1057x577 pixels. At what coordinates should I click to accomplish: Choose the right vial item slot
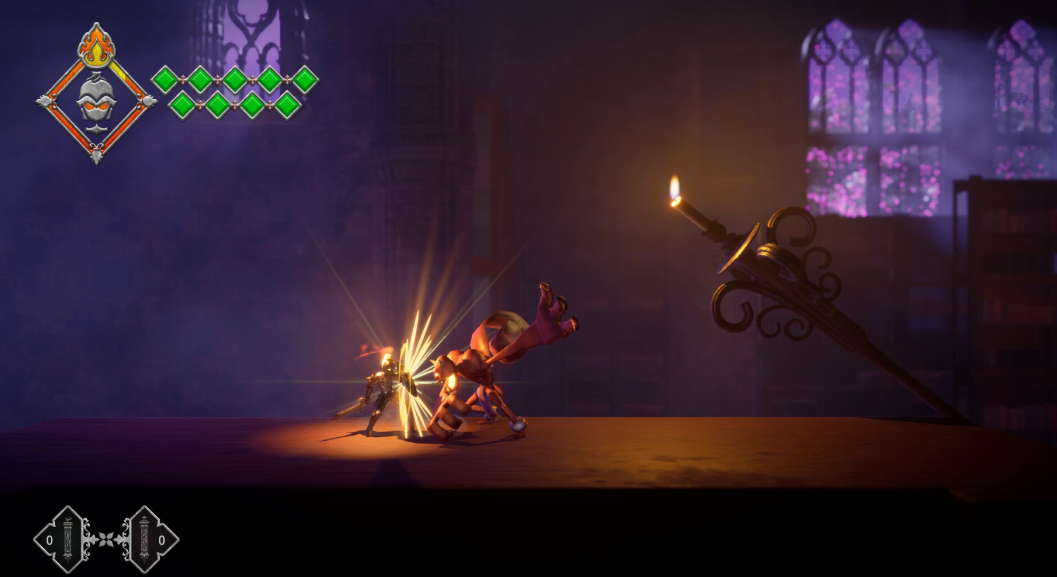pyautogui.click(x=150, y=539)
